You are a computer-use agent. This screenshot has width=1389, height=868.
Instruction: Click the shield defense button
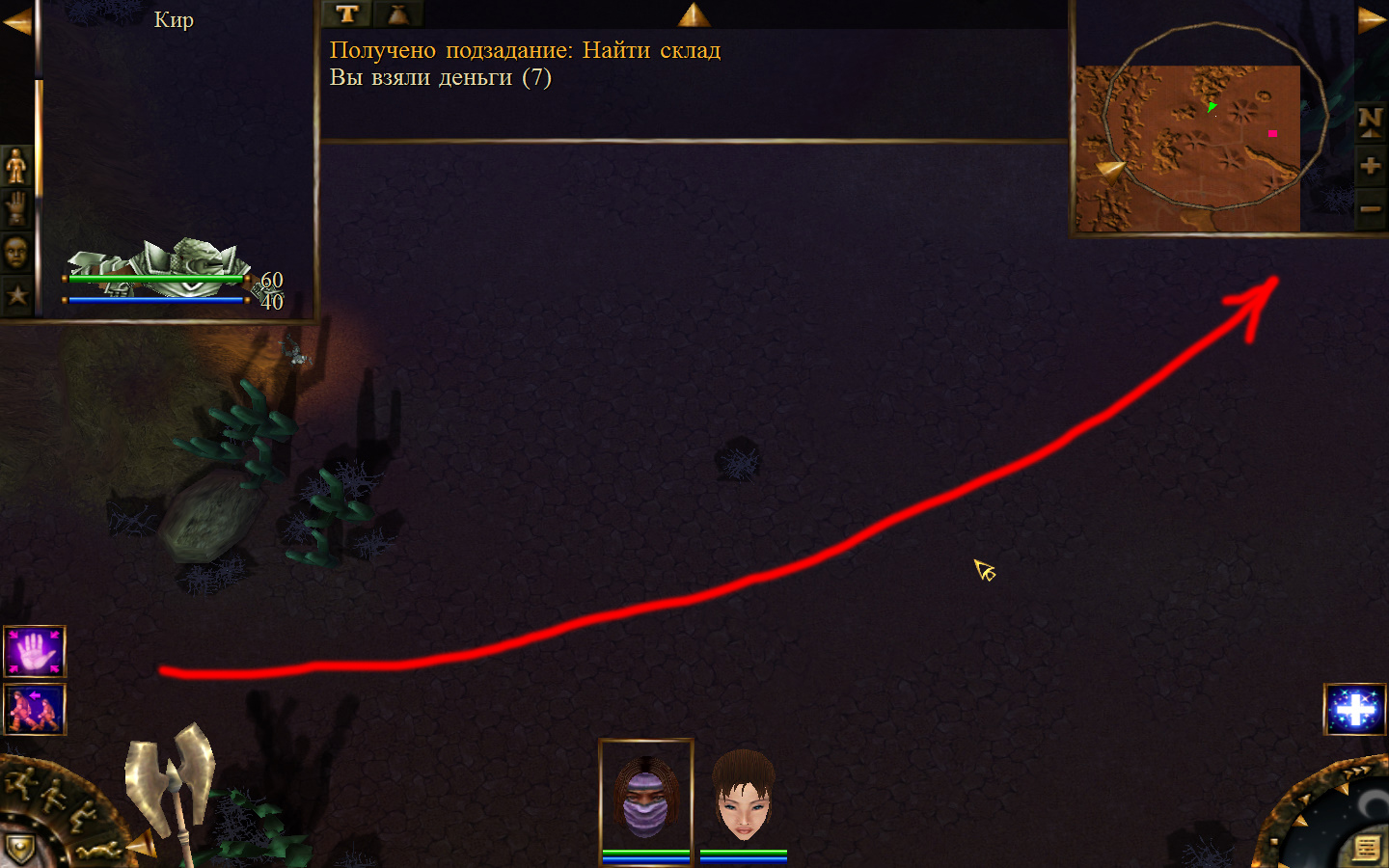click(19, 850)
